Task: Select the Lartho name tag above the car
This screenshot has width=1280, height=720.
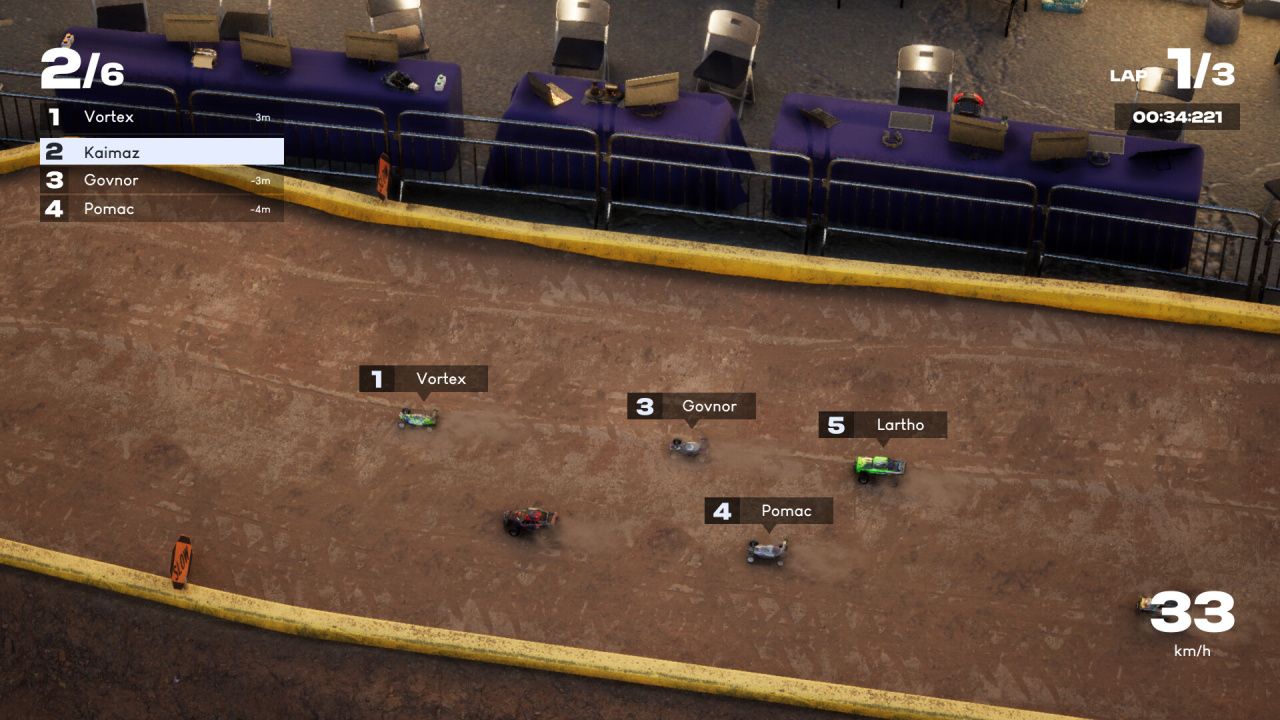Action: [x=883, y=425]
